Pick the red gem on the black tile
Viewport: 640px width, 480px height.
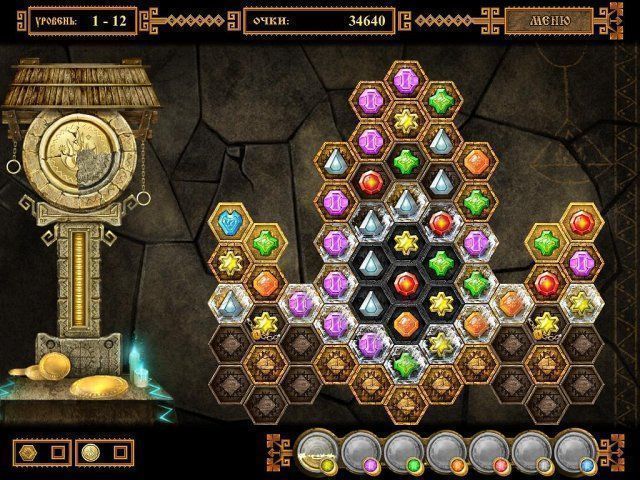[x=405, y=283]
